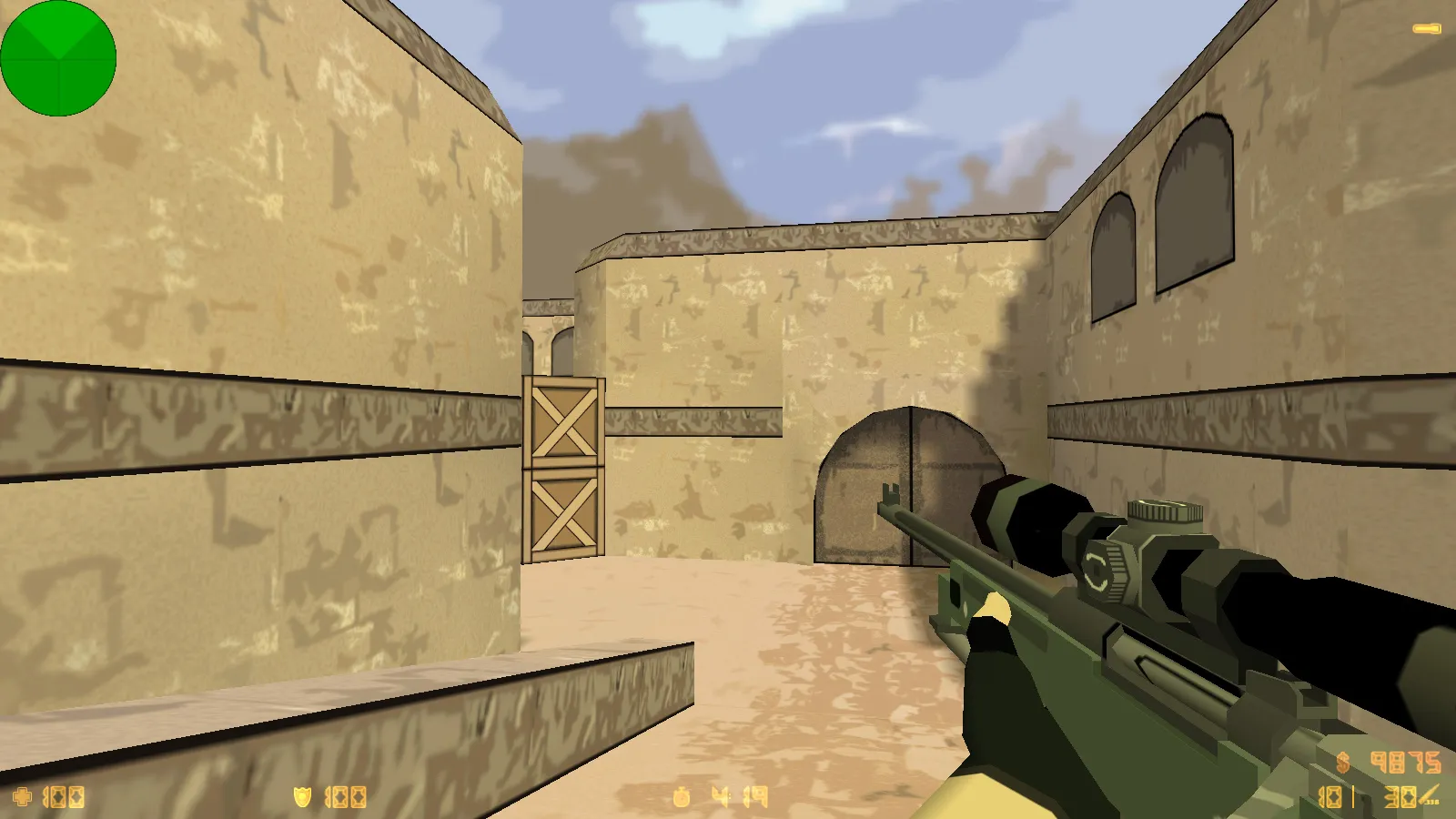Click the reserve ammo count 30

(x=1399, y=797)
